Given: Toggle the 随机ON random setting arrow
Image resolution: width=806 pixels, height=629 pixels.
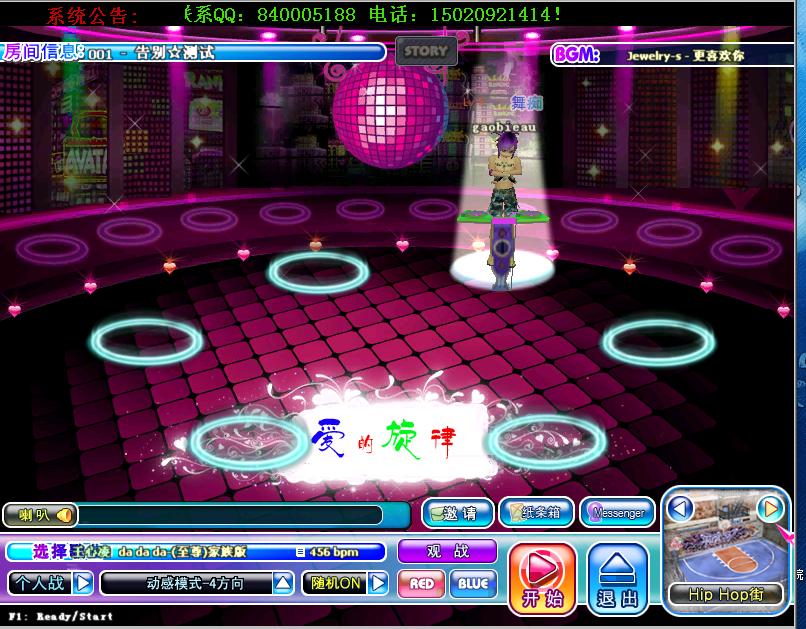Looking at the screenshot, I should tap(378, 583).
